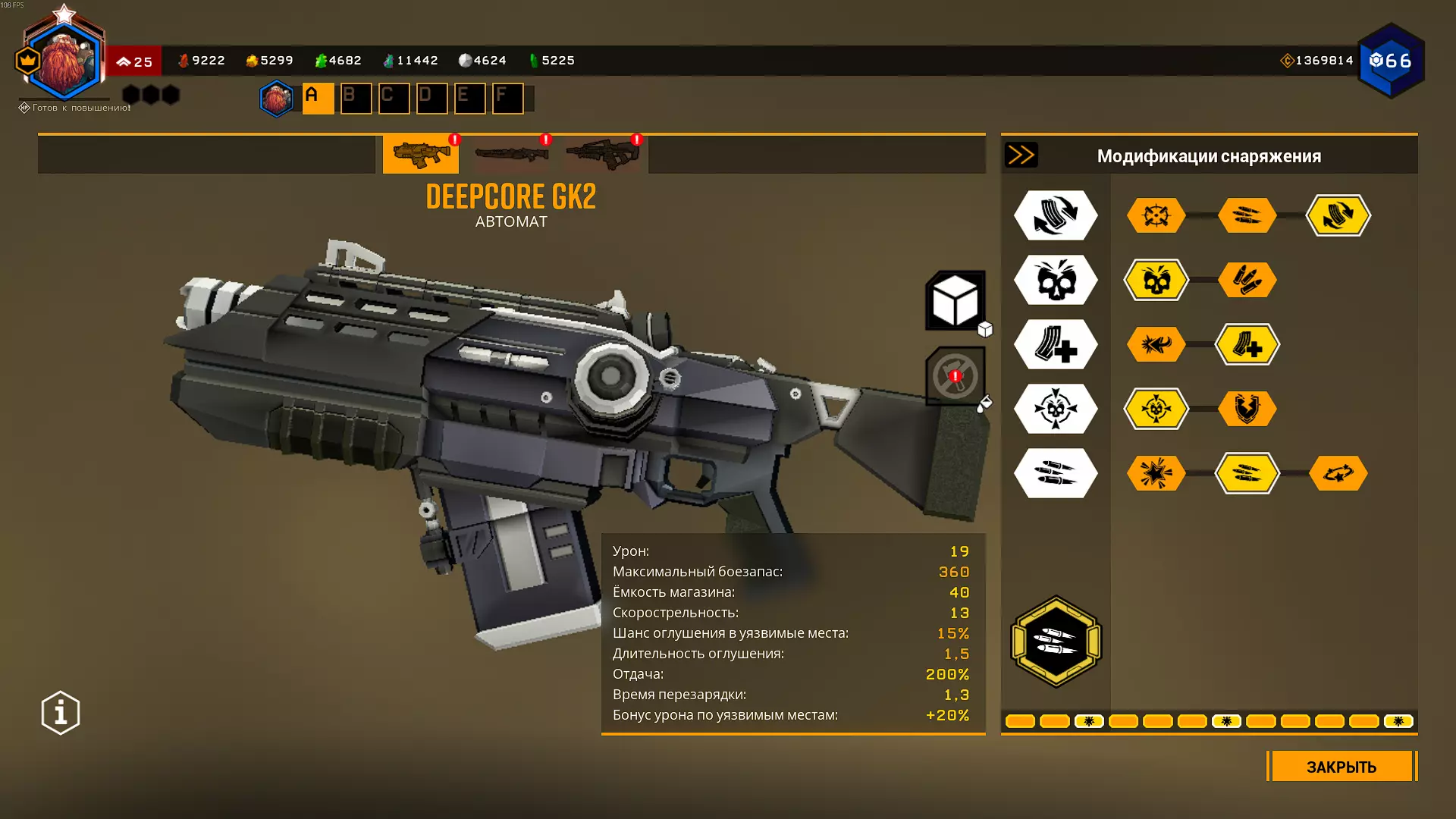Select the orange Deepcore GK2 weapon tab
The height and width of the screenshot is (819, 1456).
421,154
